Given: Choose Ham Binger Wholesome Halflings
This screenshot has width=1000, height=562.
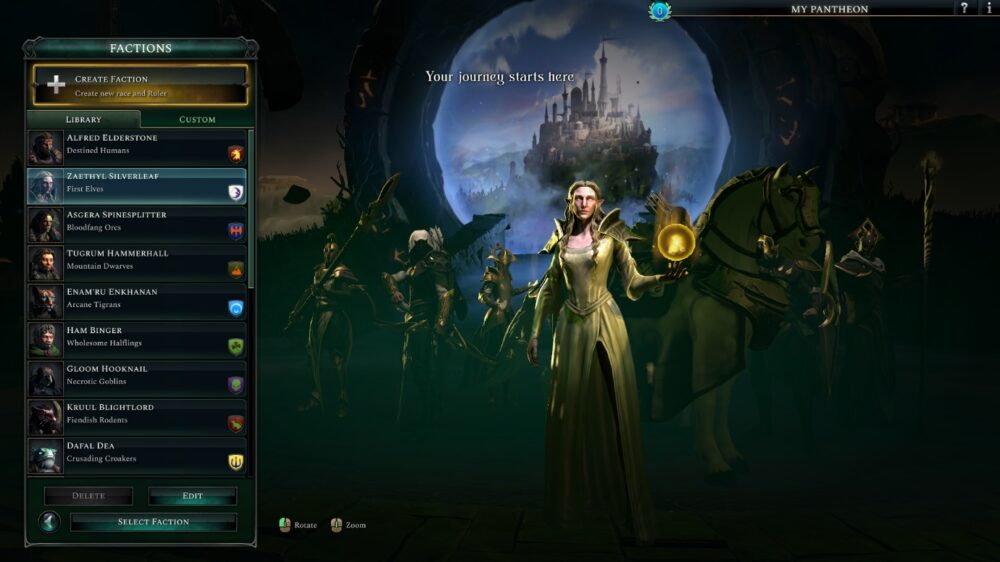Looking at the screenshot, I should point(137,339).
